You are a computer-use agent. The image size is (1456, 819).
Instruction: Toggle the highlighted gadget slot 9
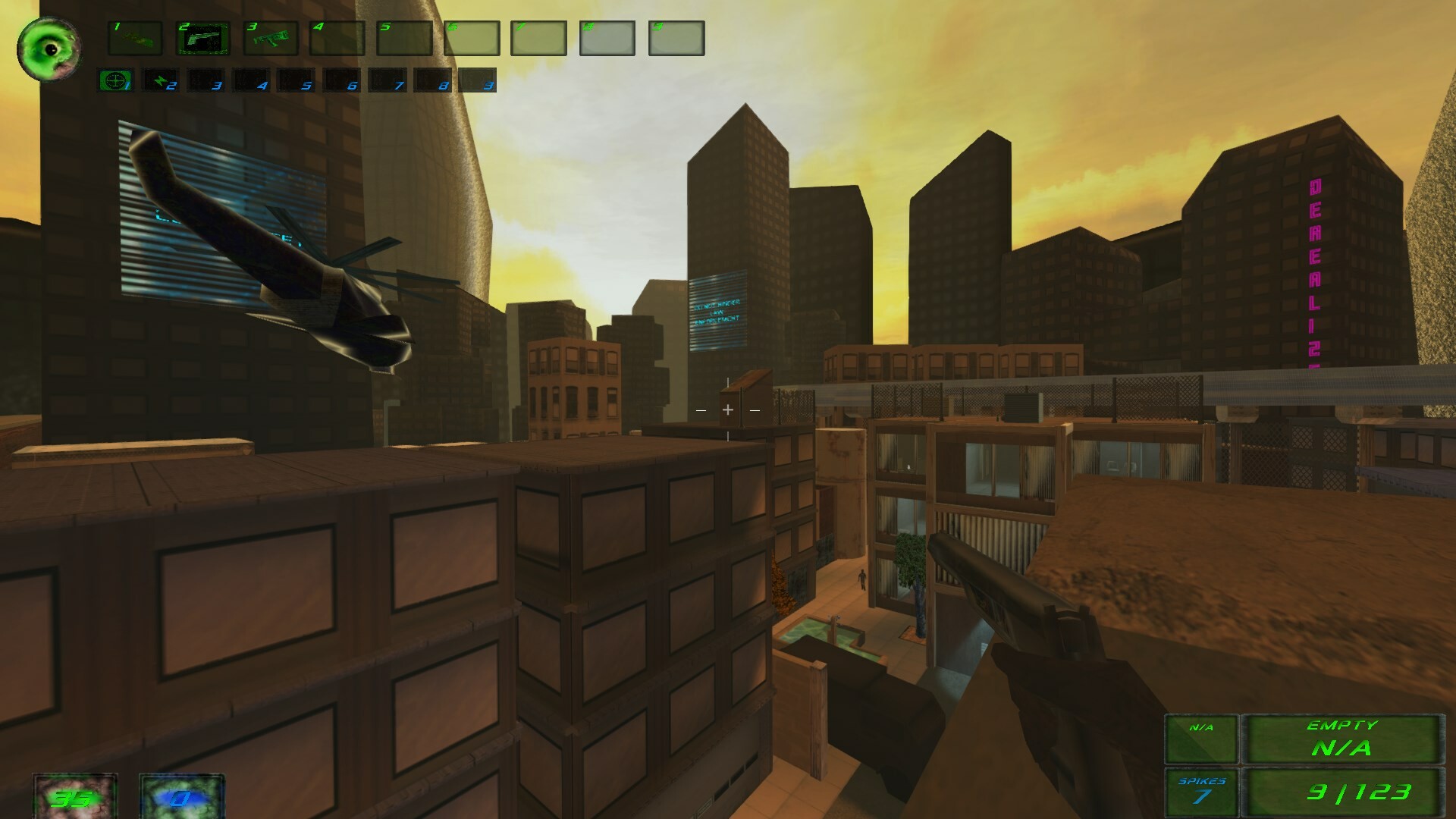click(476, 82)
